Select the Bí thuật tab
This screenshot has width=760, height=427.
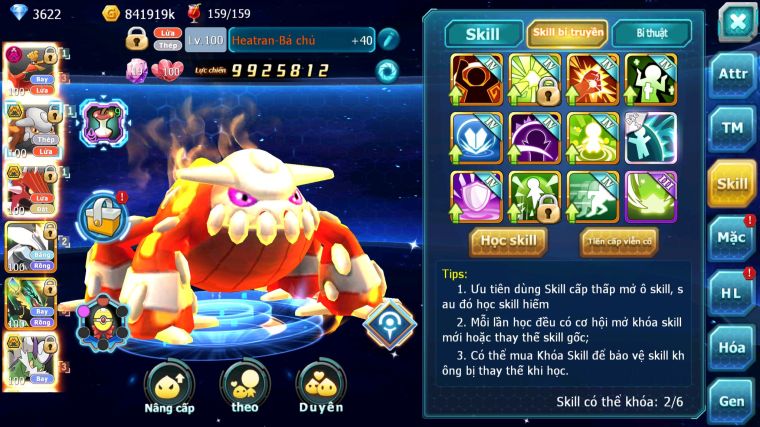point(650,34)
